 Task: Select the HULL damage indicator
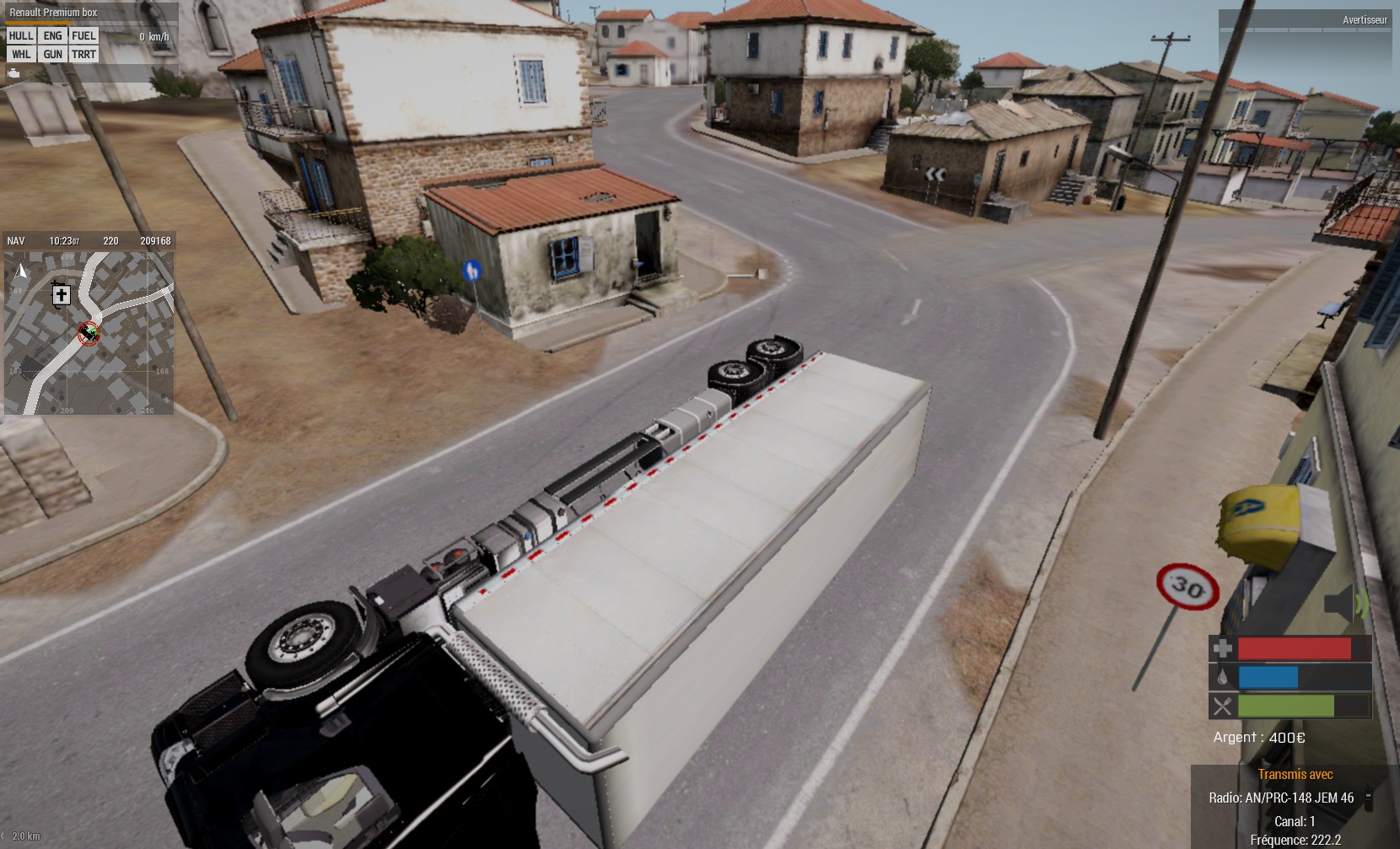click(21, 35)
